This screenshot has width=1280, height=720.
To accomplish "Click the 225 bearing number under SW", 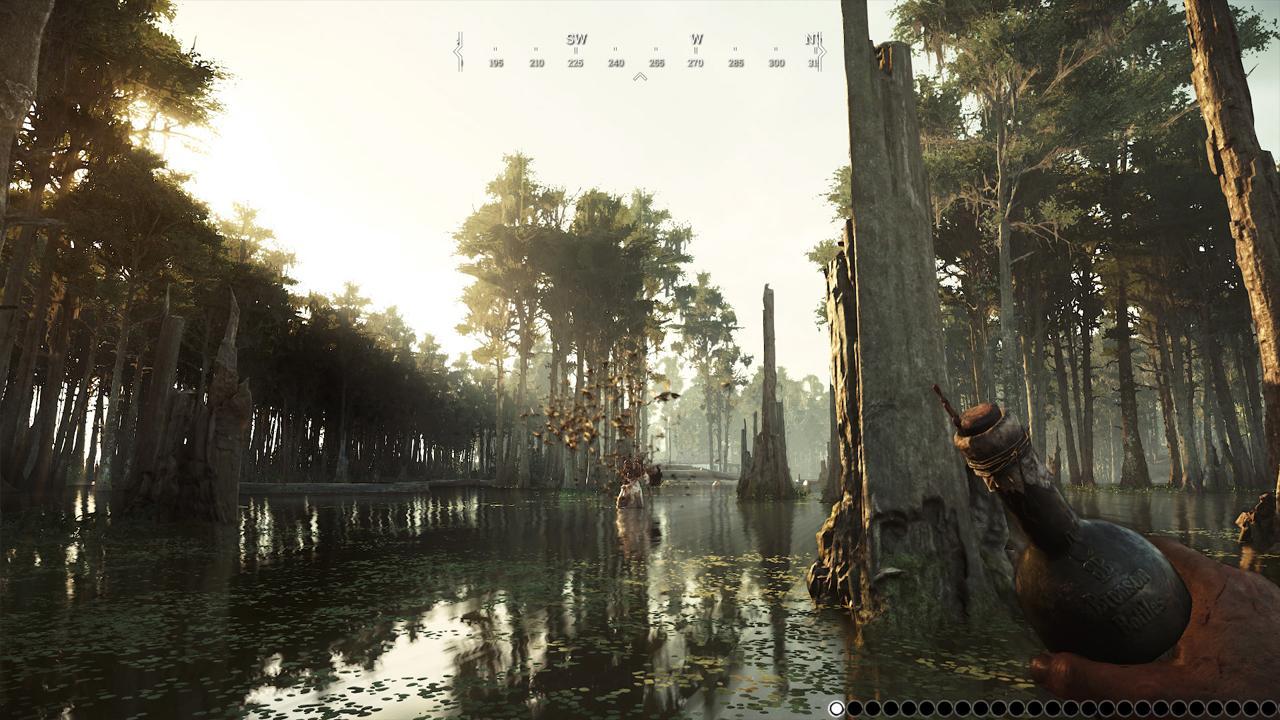I will click(x=576, y=62).
